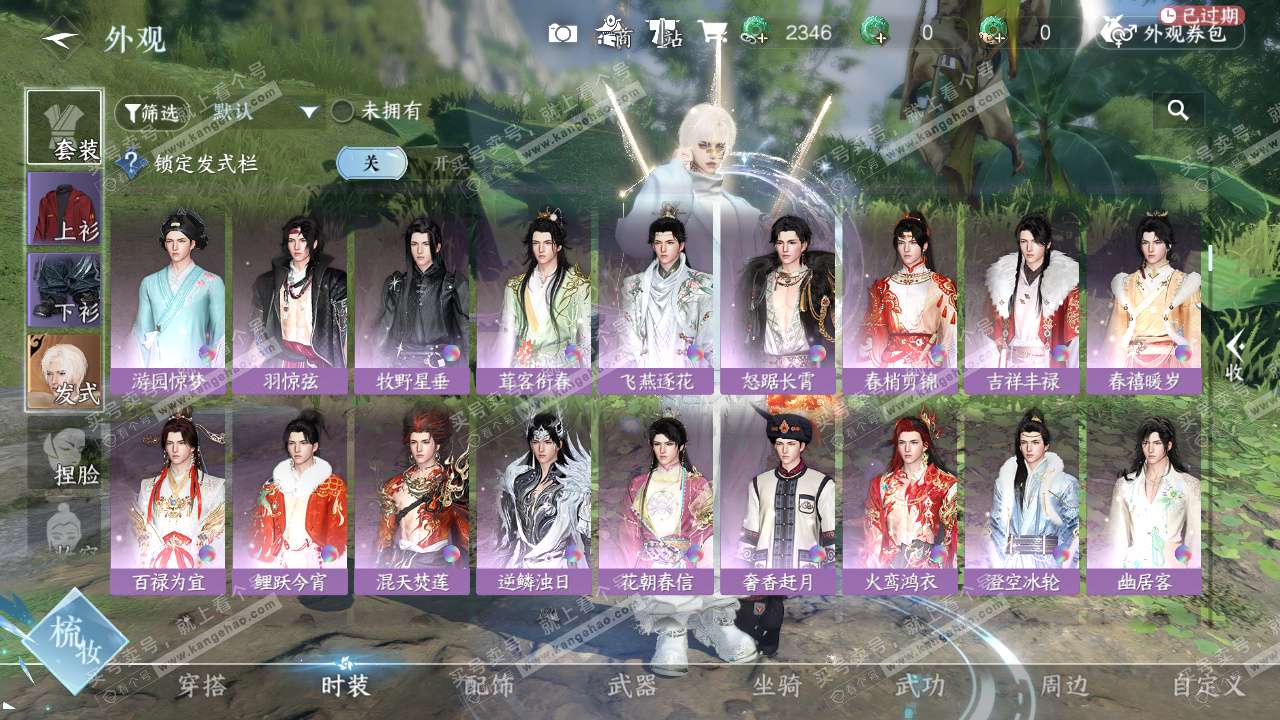
Task: Select the 奢香赶月 outfit card
Action: click(778, 501)
